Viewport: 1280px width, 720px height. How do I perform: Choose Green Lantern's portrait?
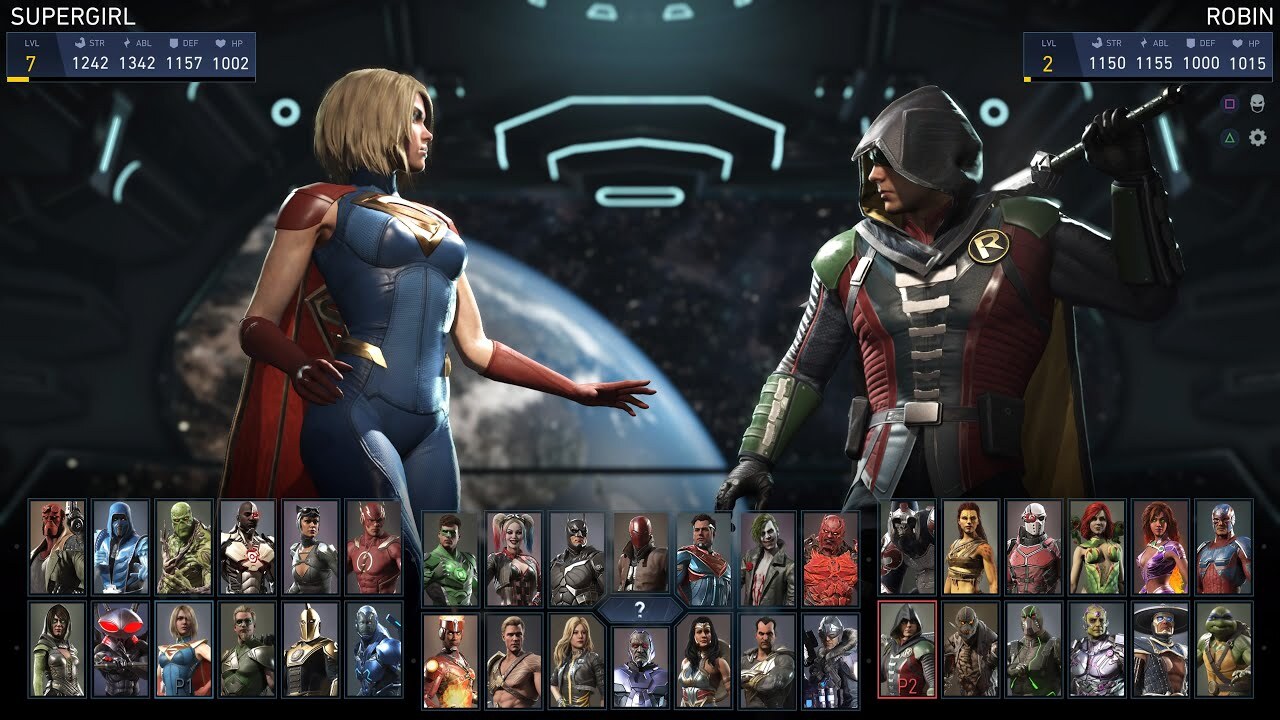tap(450, 559)
